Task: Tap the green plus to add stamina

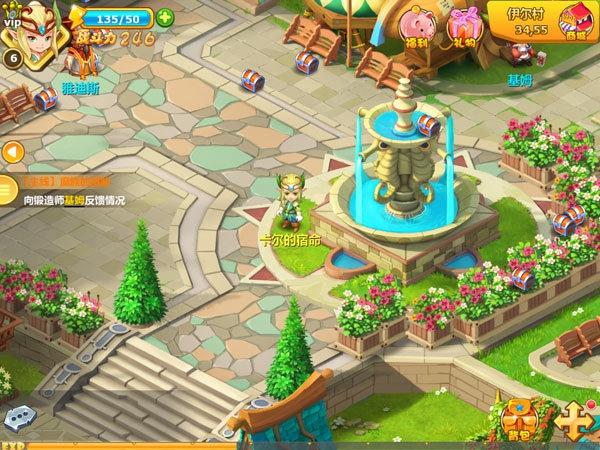Action: [165, 17]
